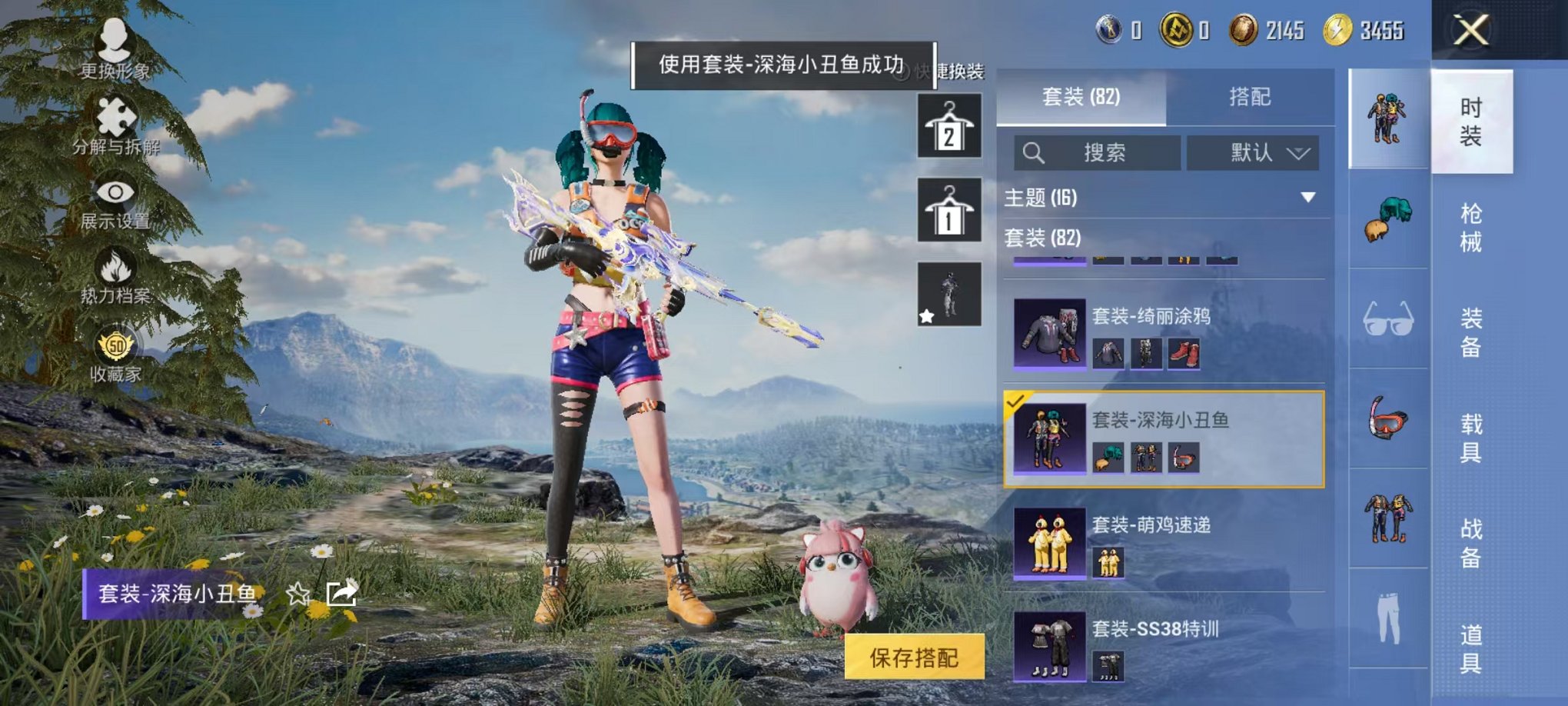
Task: Open 展示设置 display settings
Action: tap(114, 192)
